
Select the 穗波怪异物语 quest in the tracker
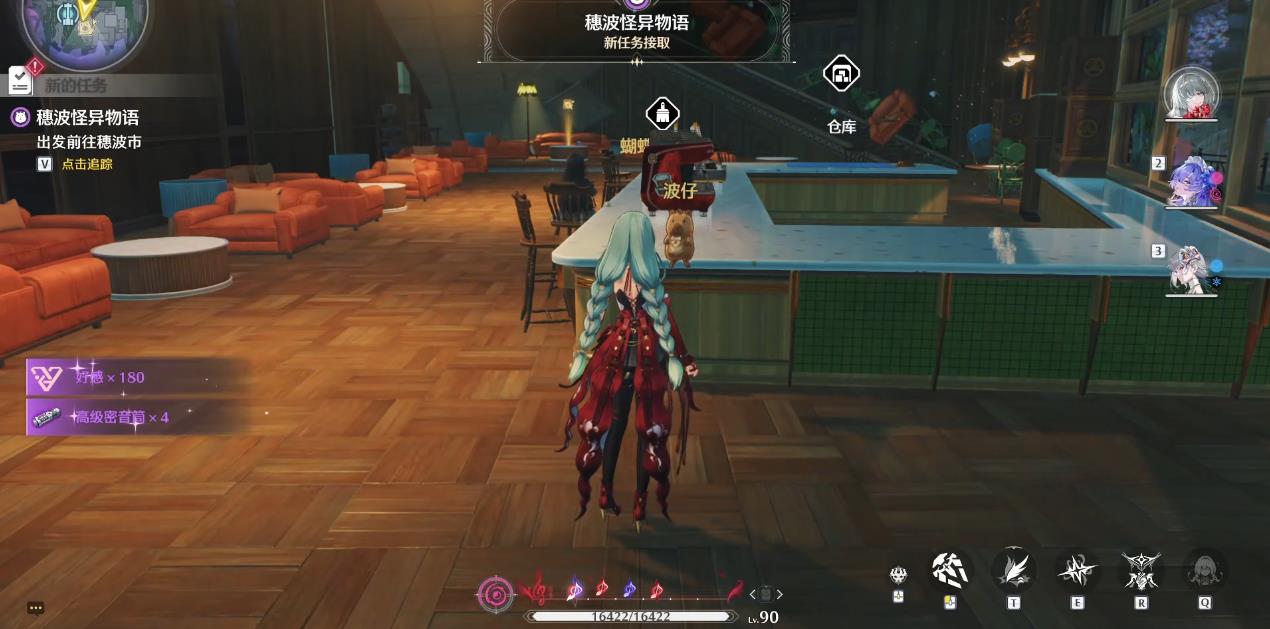pos(87,117)
